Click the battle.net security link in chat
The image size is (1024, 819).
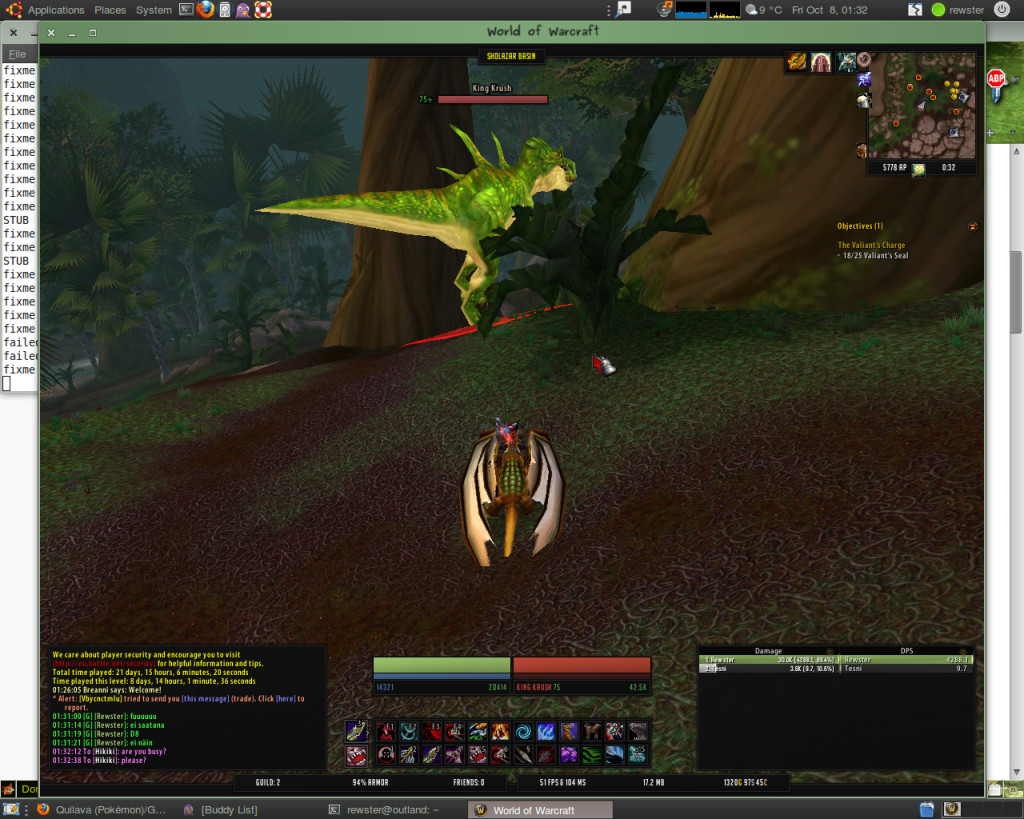(x=104, y=663)
